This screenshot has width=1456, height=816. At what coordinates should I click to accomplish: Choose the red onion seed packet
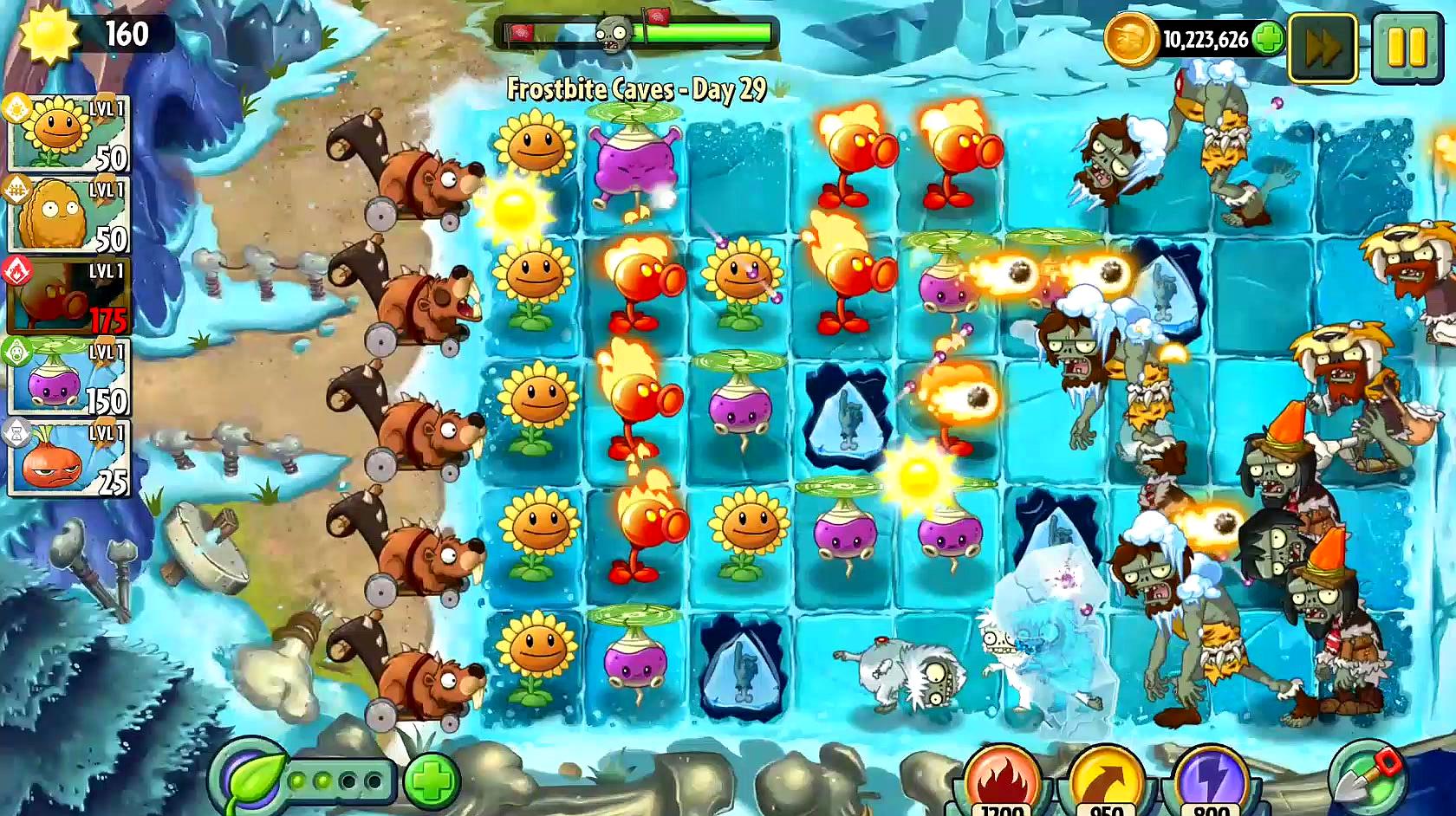(x=68, y=458)
